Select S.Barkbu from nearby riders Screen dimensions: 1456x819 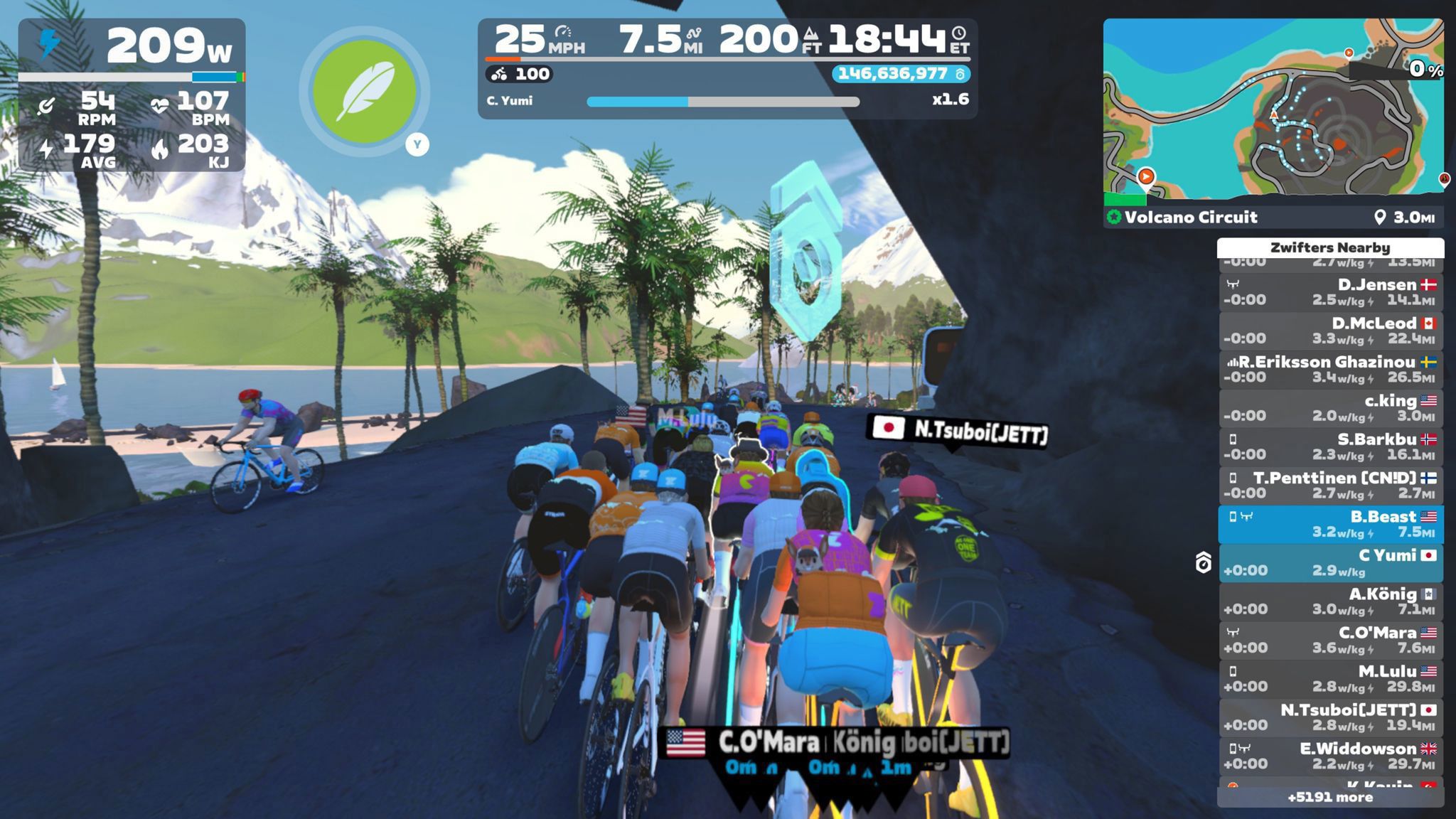(1330, 446)
